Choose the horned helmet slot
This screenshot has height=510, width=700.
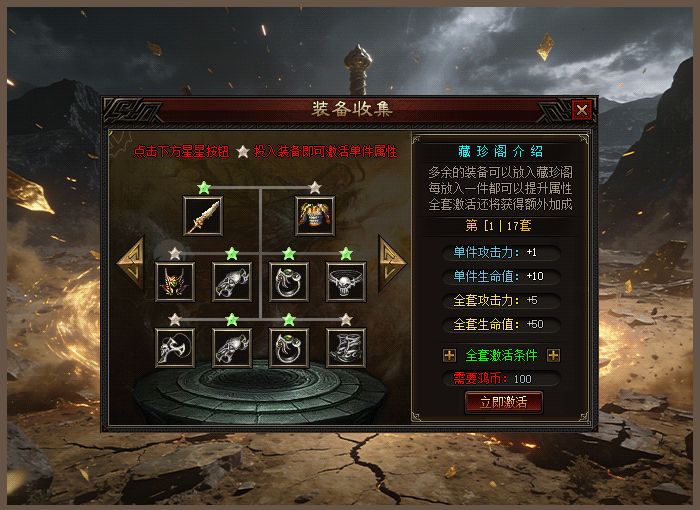coord(175,282)
